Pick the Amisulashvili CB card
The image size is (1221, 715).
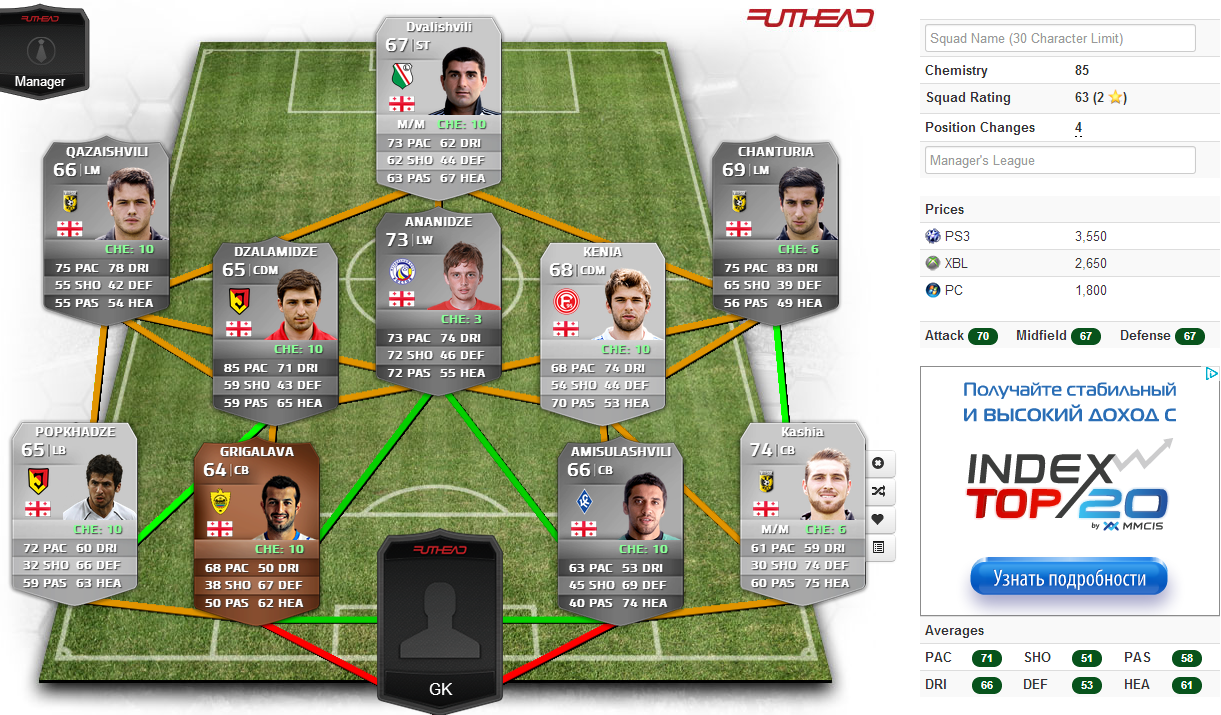pyautogui.click(x=620, y=530)
